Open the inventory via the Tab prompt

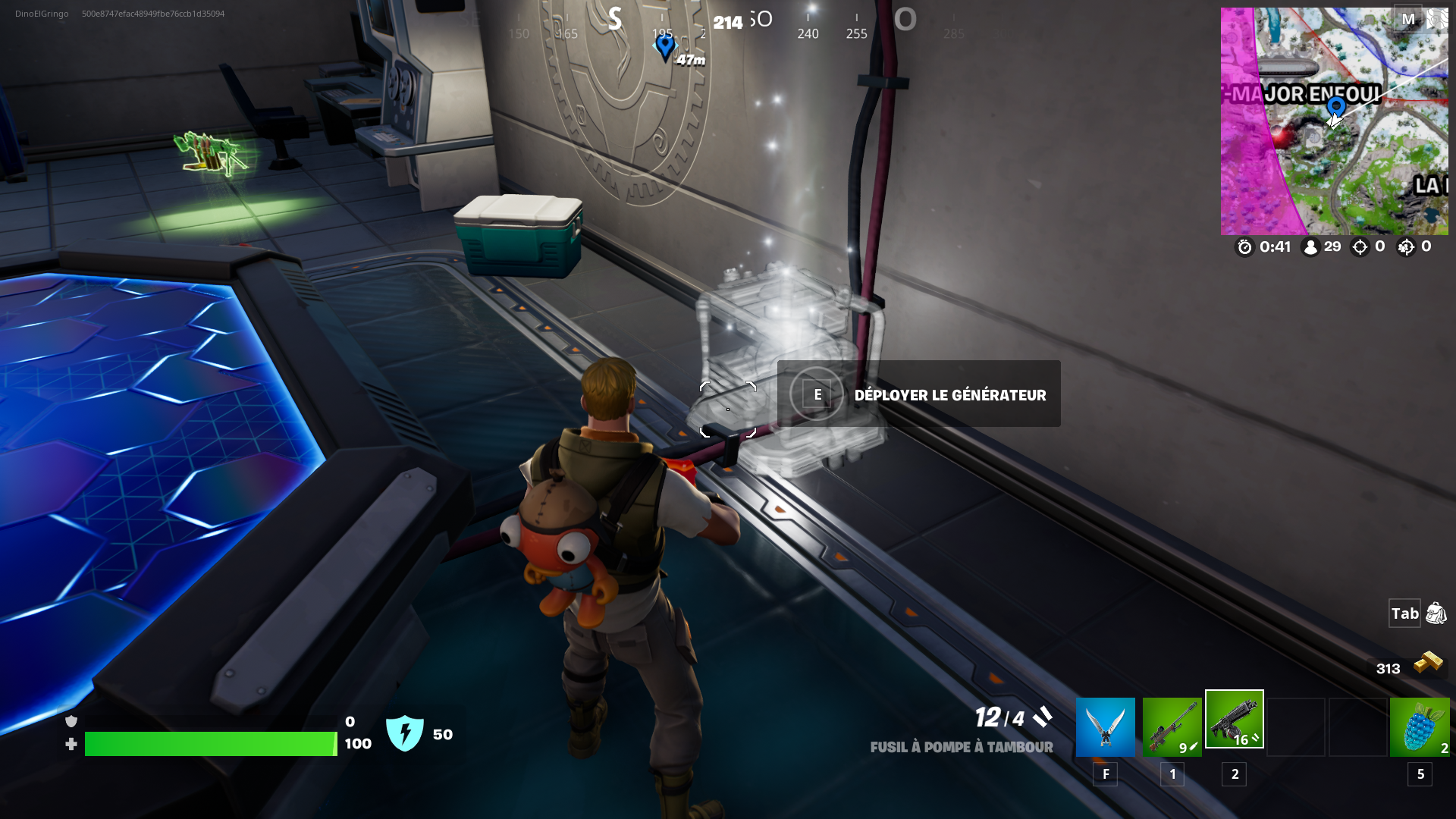tap(1404, 613)
